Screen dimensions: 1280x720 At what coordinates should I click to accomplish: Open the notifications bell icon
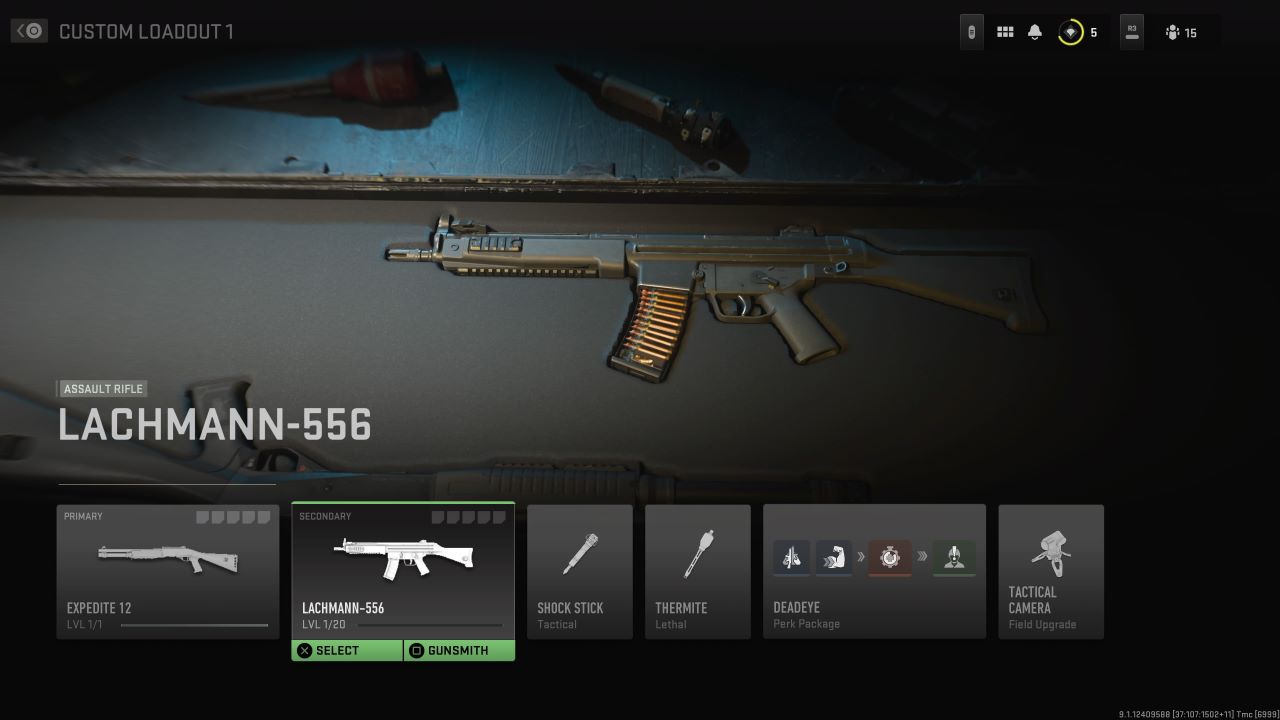pyautogui.click(x=1034, y=31)
